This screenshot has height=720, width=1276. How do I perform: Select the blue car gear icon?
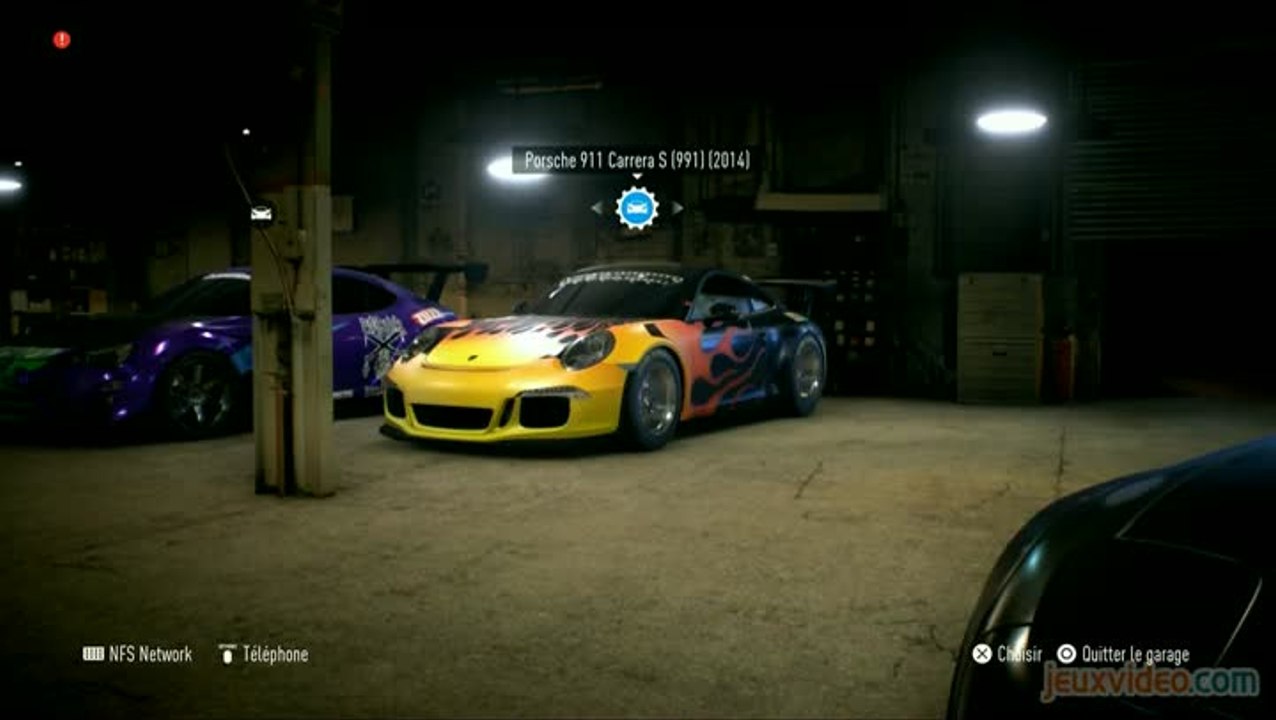[636, 208]
